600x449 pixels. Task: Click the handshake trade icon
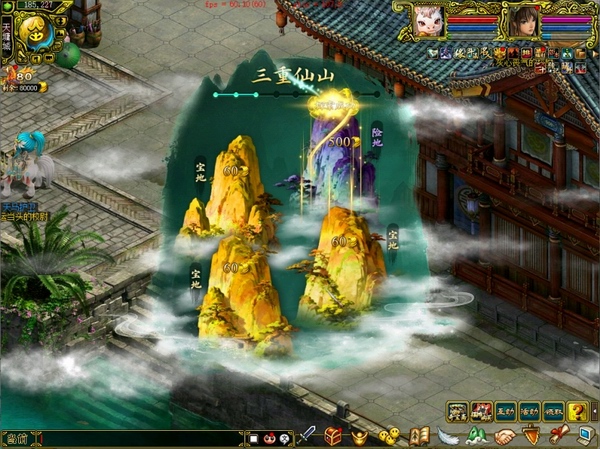(505, 436)
